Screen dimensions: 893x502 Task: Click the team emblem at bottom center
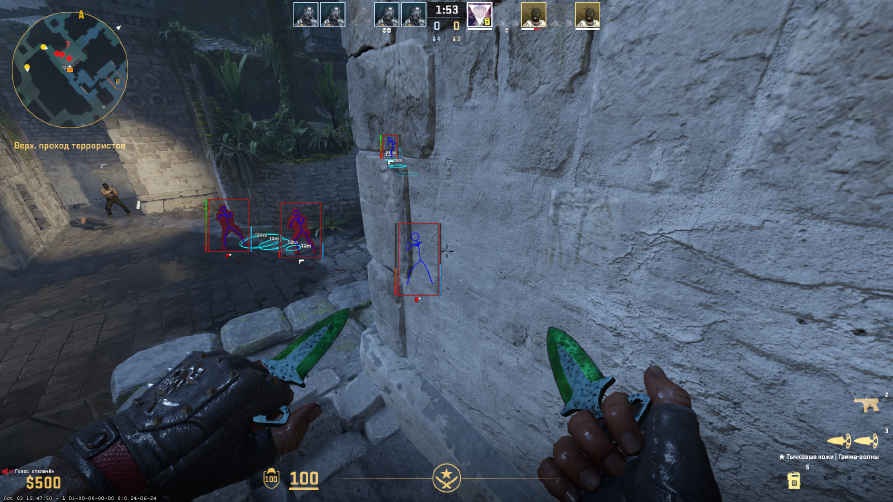[x=446, y=478]
